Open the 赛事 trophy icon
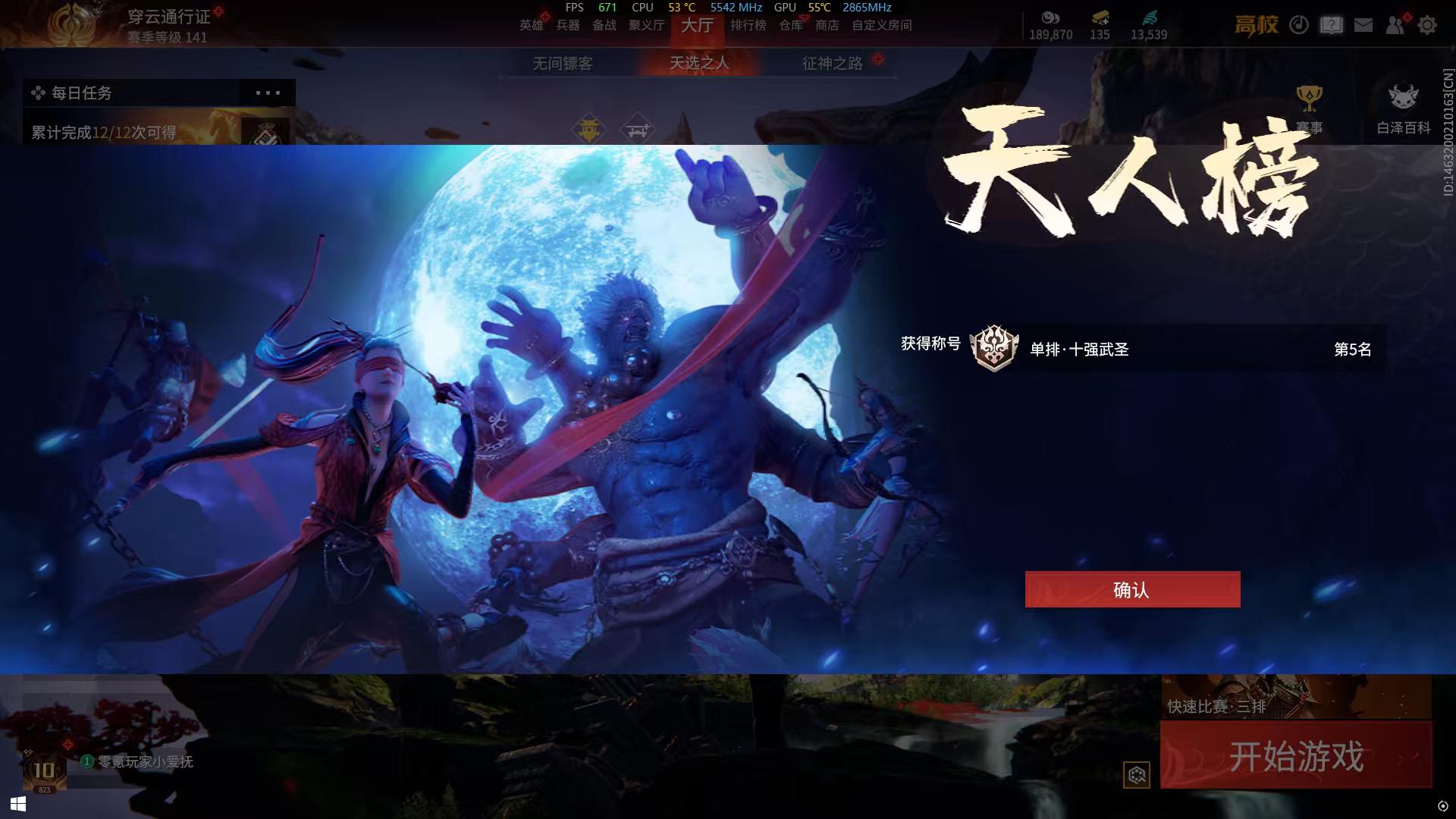The height and width of the screenshot is (819, 1456). point(1308,96)
